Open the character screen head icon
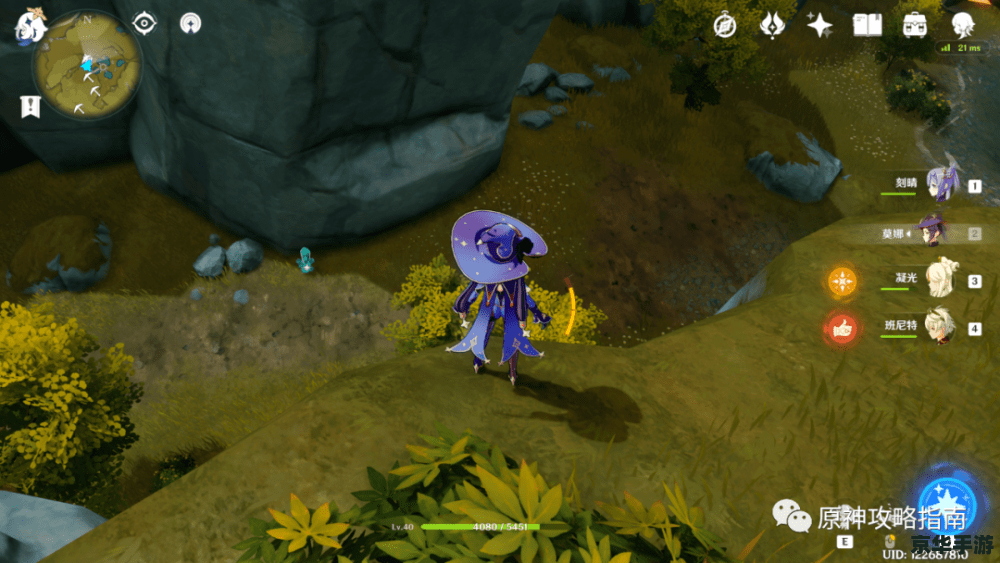 click(x=963, y=25)
